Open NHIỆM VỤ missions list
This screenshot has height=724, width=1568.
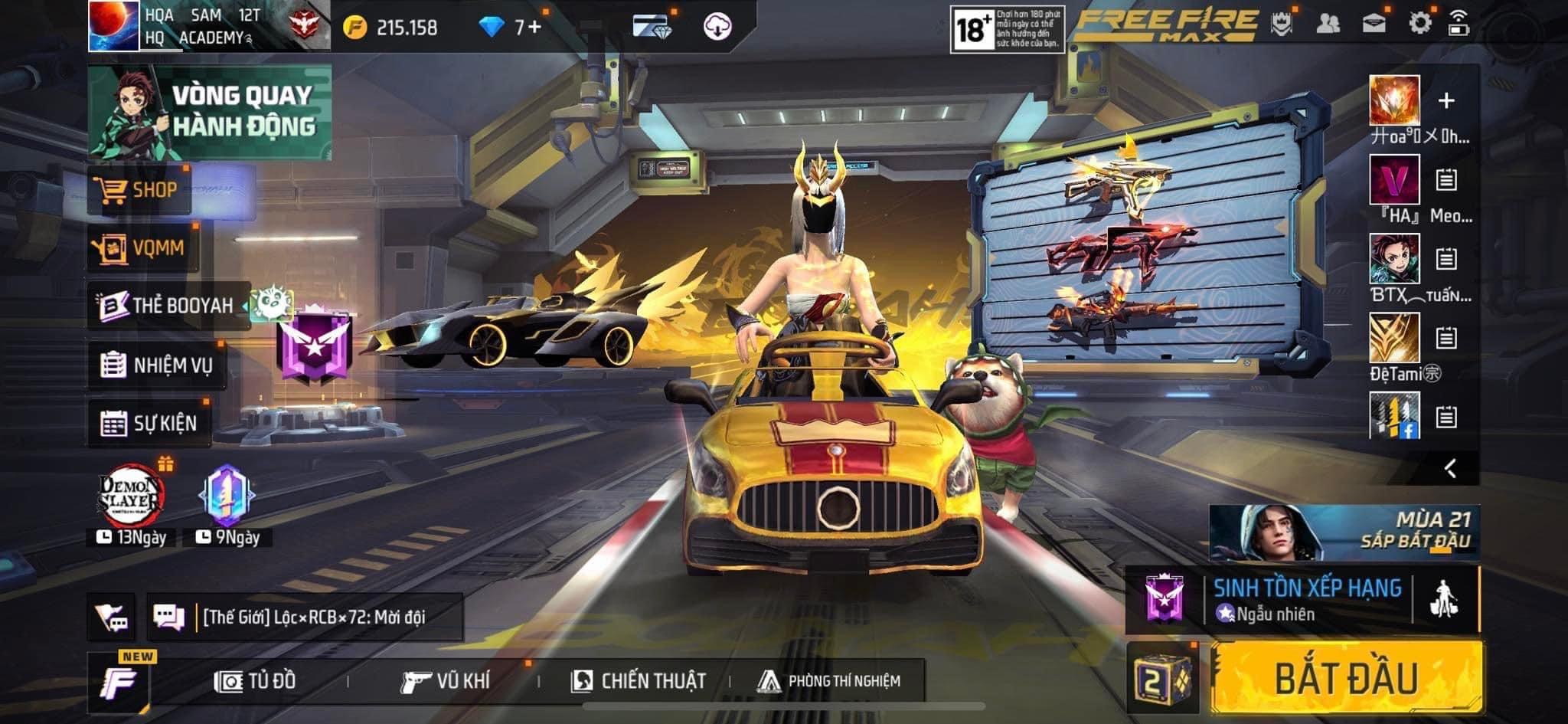point(157,365)
